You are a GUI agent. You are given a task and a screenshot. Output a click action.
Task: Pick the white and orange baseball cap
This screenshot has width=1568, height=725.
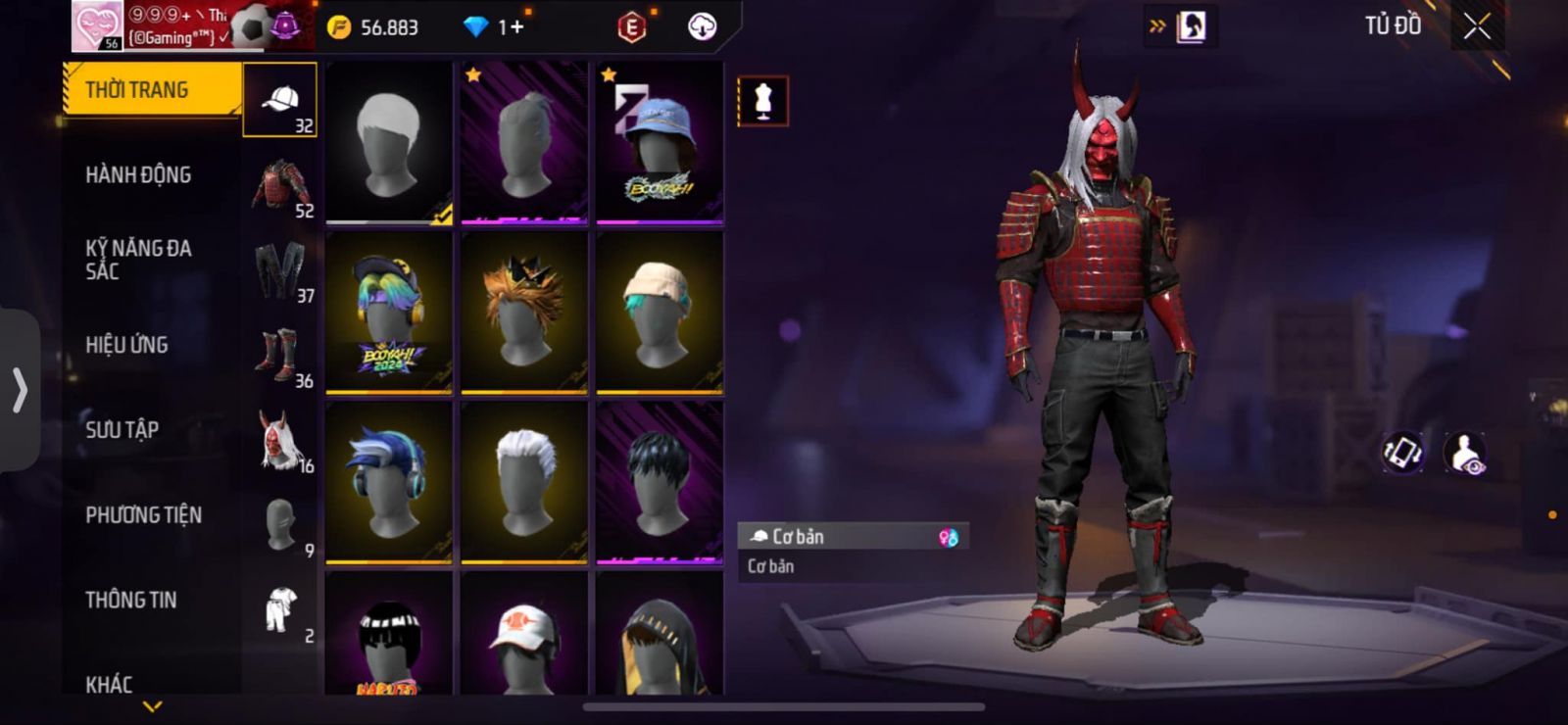(524, 635)
